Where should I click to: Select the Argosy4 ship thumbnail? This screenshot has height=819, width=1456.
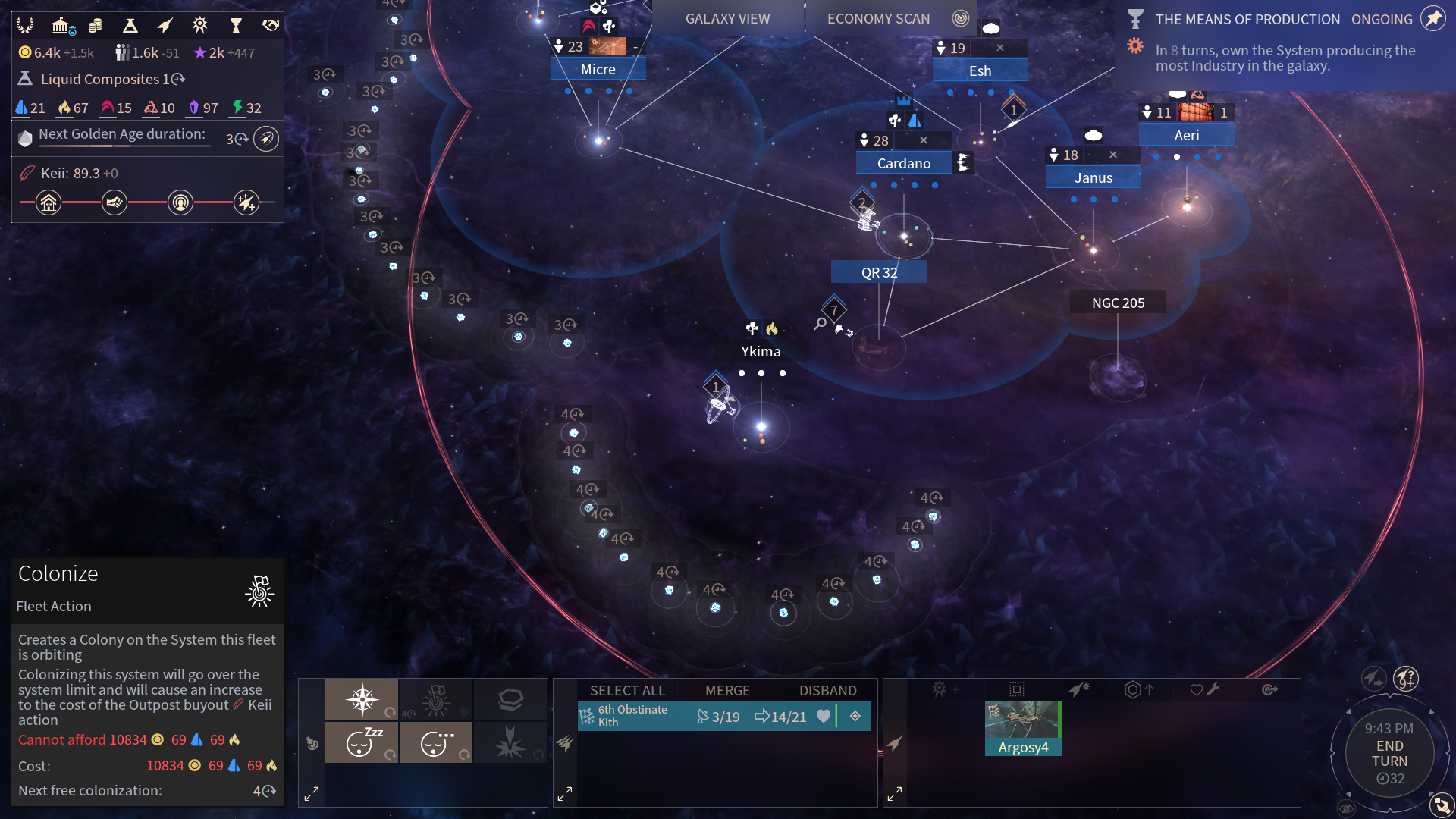(1023, 728)
